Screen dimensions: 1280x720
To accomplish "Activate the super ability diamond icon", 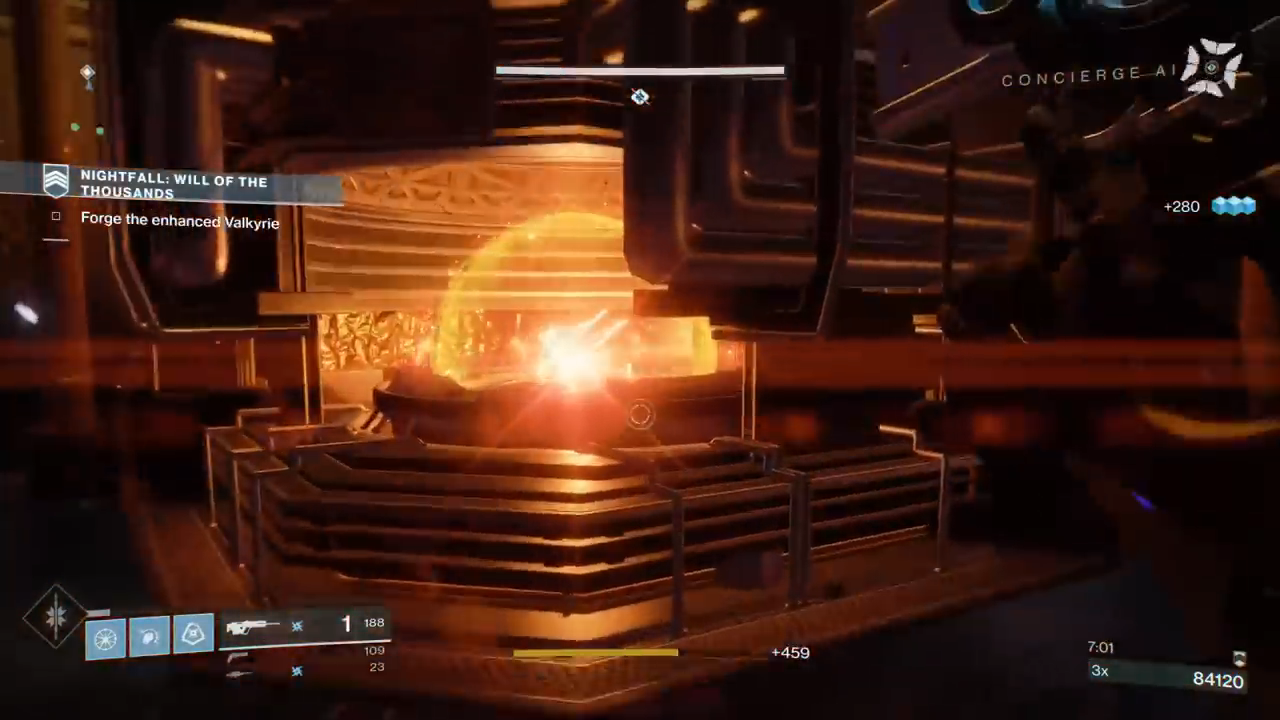I will (x=56, y=616).
